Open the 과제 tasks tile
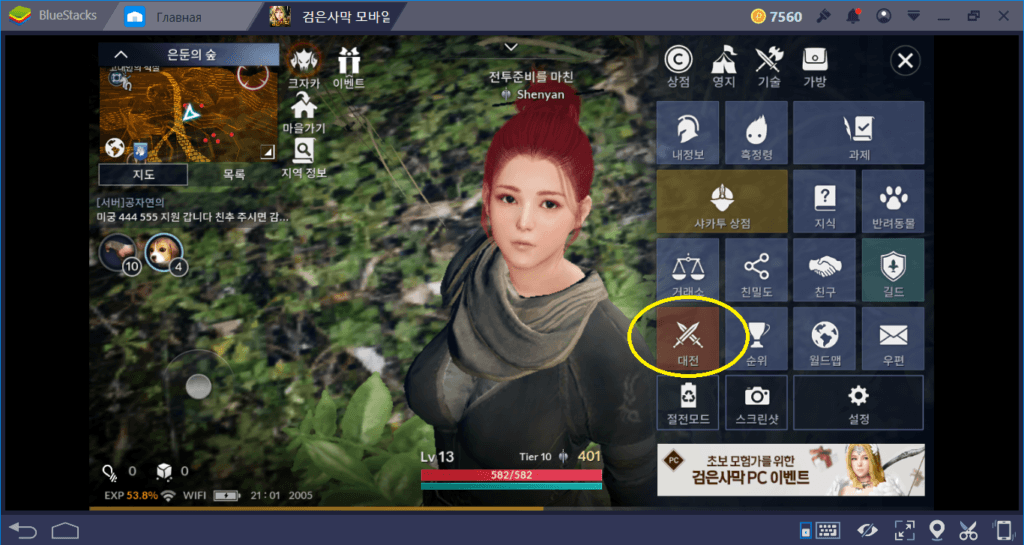1024x545 pixels. [x=858, y=133]
